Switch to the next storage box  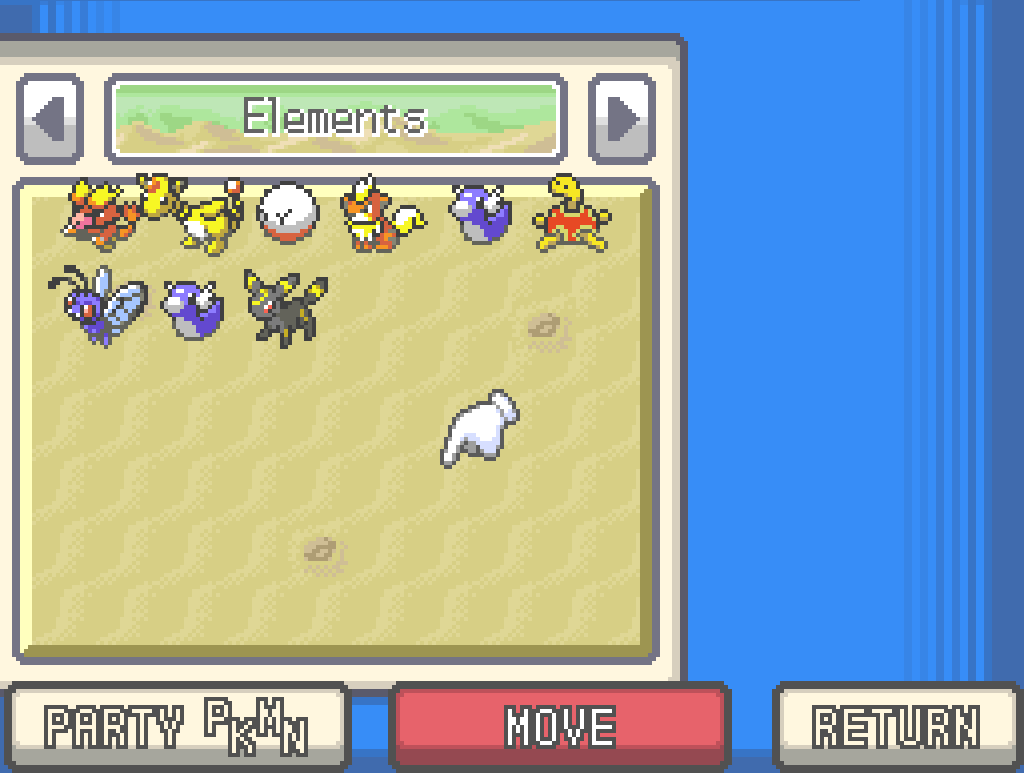click(621, 119)
